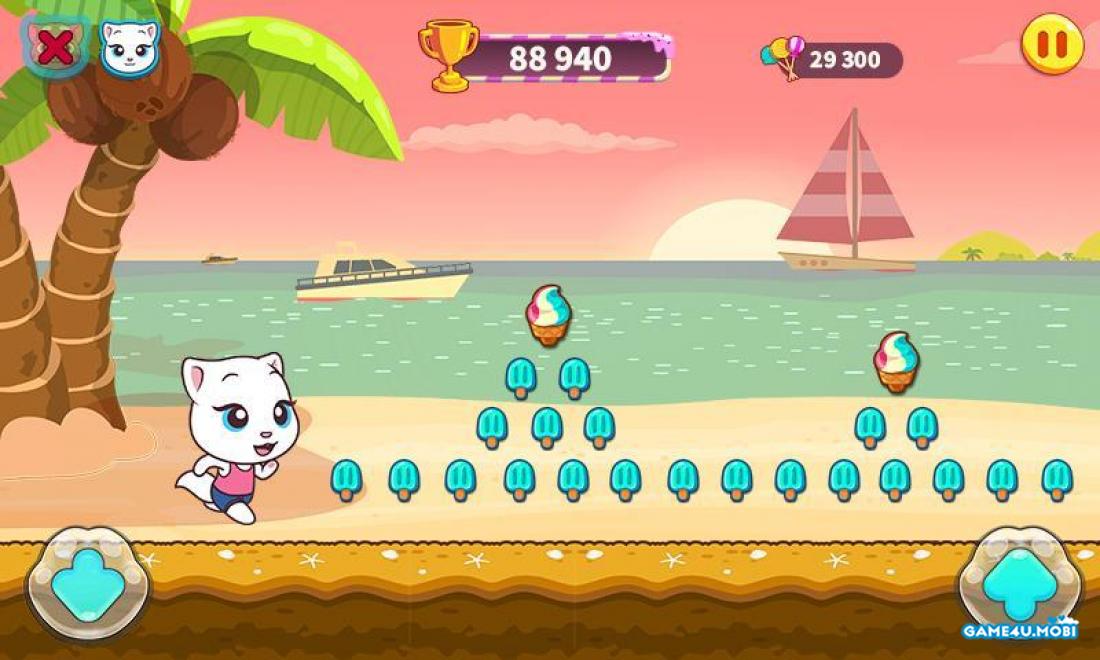Select the white cat Angela portrait
1100x660 pixels.
130,47
